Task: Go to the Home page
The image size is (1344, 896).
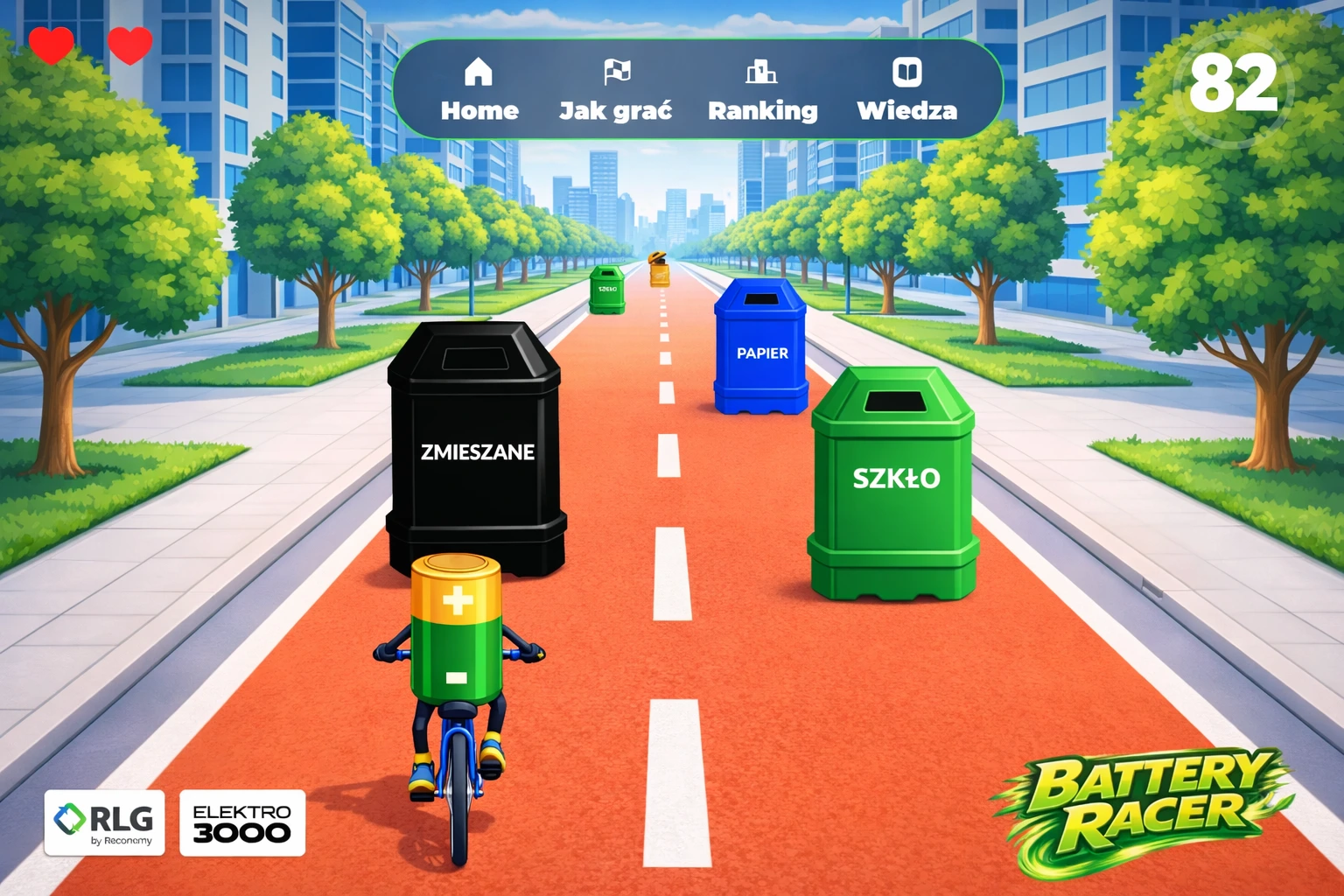Action: tap(479, 90)
